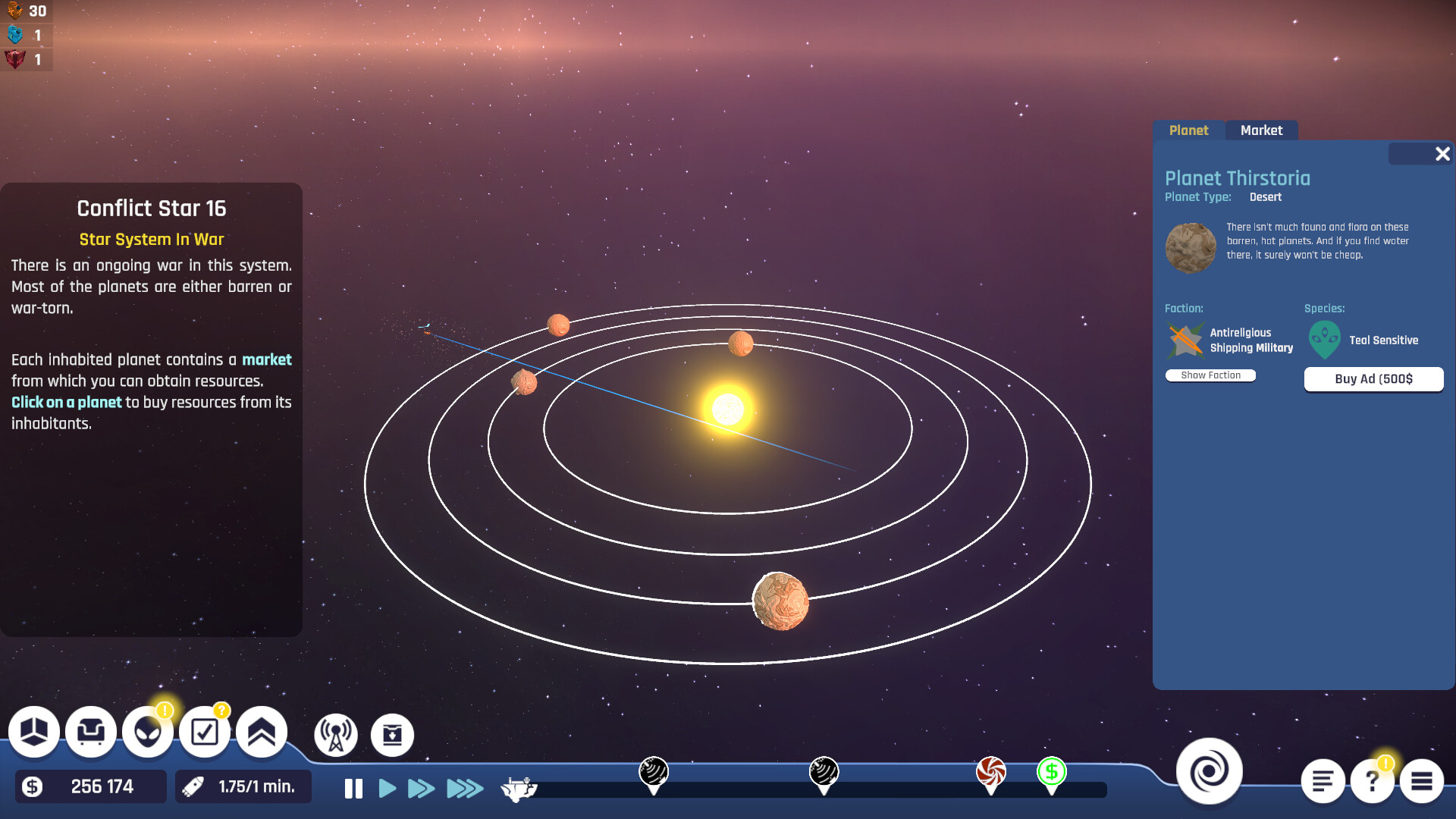Open the alien species panel with alert
Image resolution: width=1456 pixels, height=819 pixels.
(148, 732)
